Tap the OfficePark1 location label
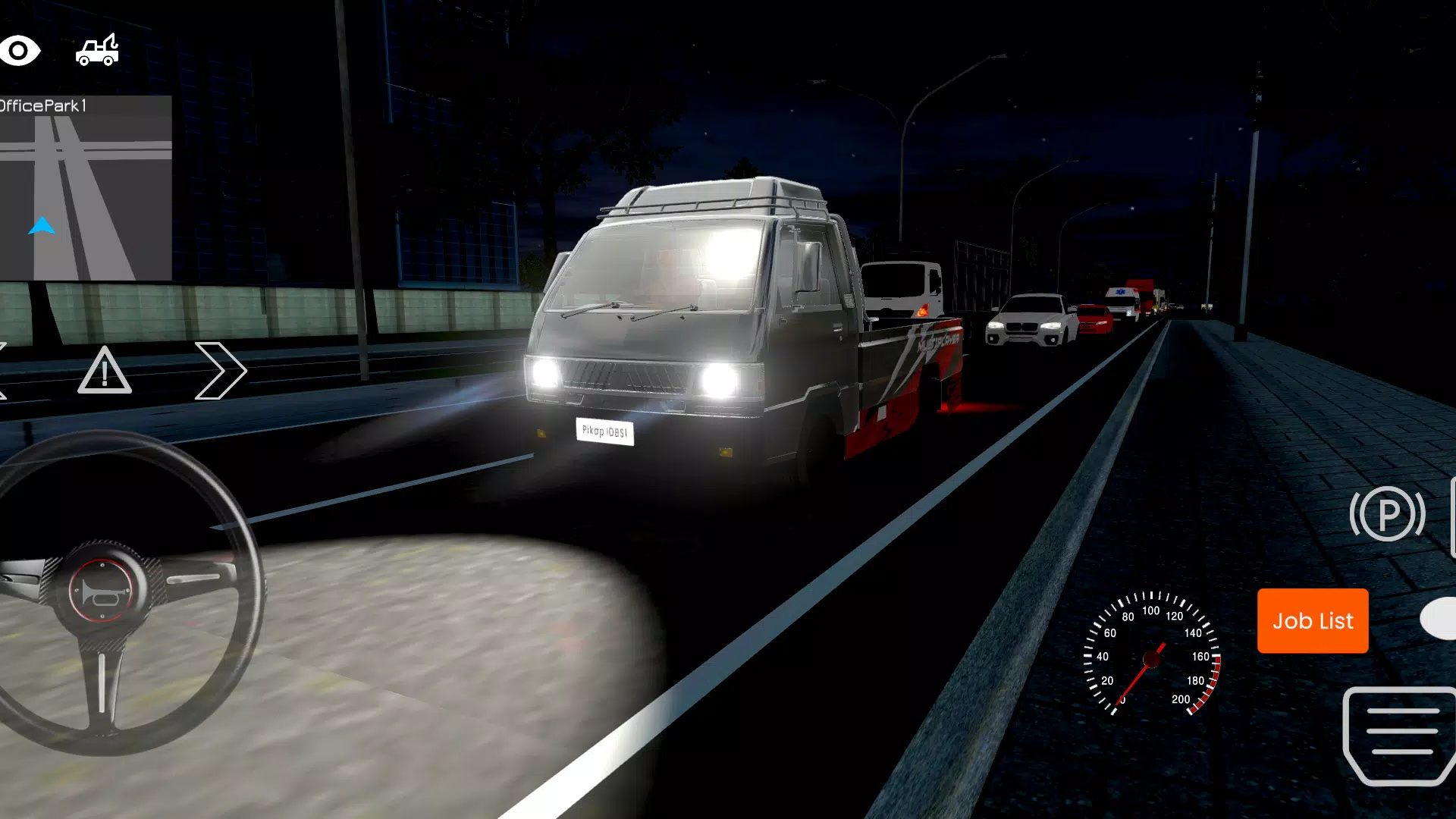The image size is (1456, 819). 43,107
